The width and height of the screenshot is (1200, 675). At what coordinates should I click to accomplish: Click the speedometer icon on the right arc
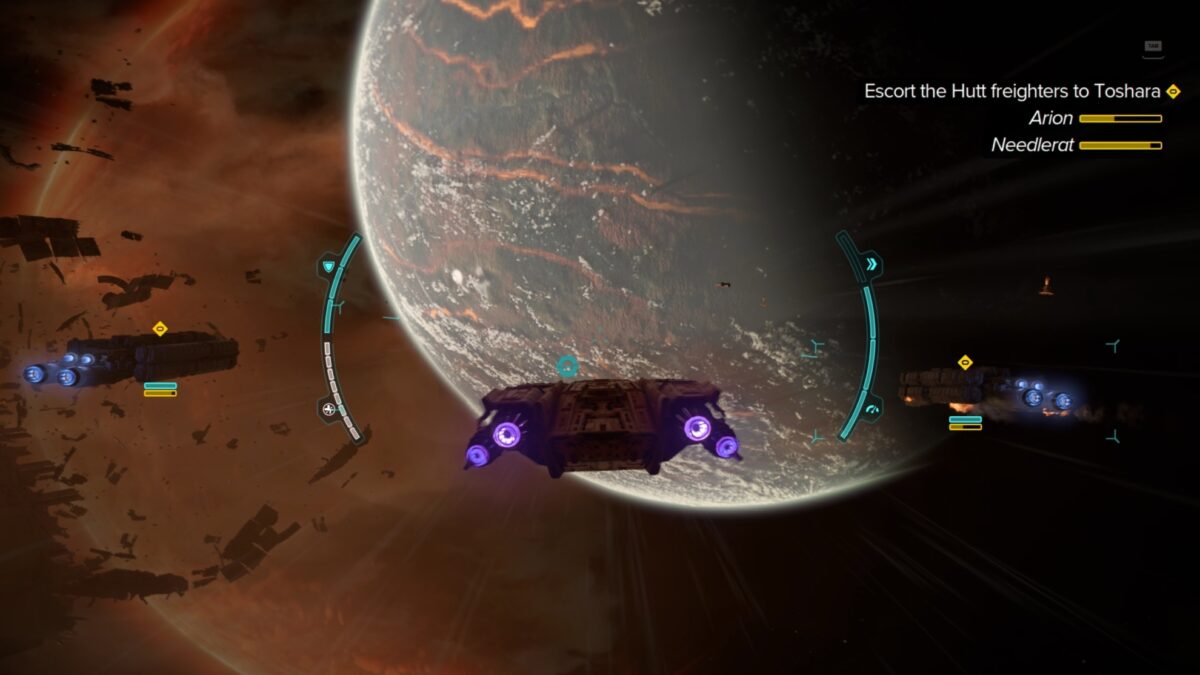click(871, 409)
